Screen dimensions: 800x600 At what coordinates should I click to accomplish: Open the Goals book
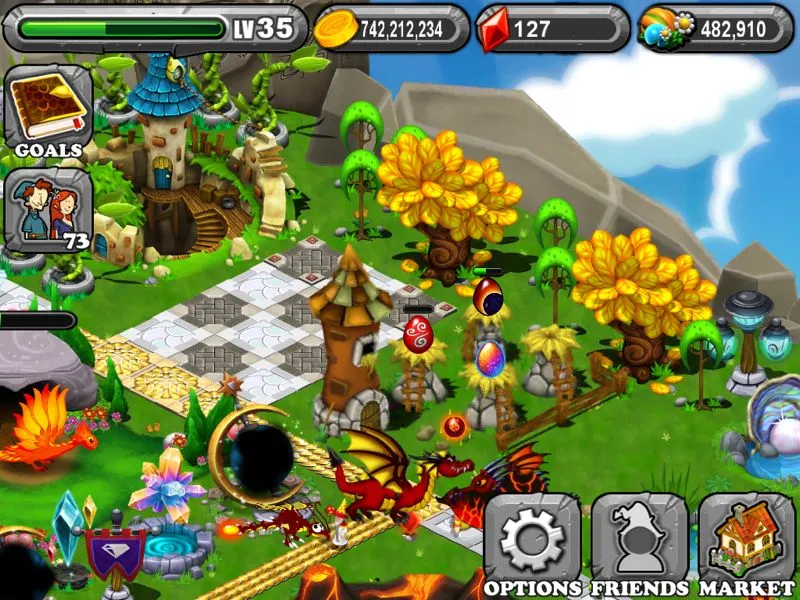[47, 110]
